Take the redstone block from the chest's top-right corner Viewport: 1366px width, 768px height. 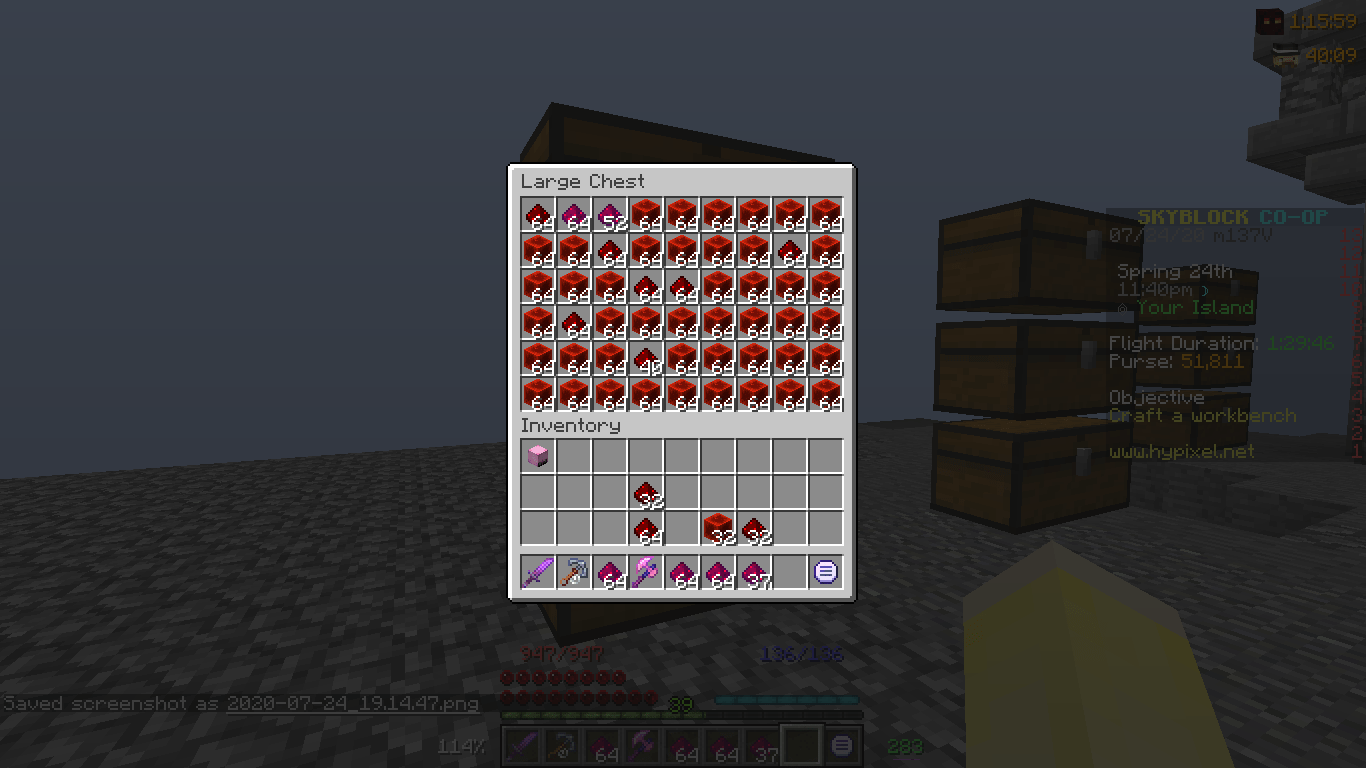(825, 212)
